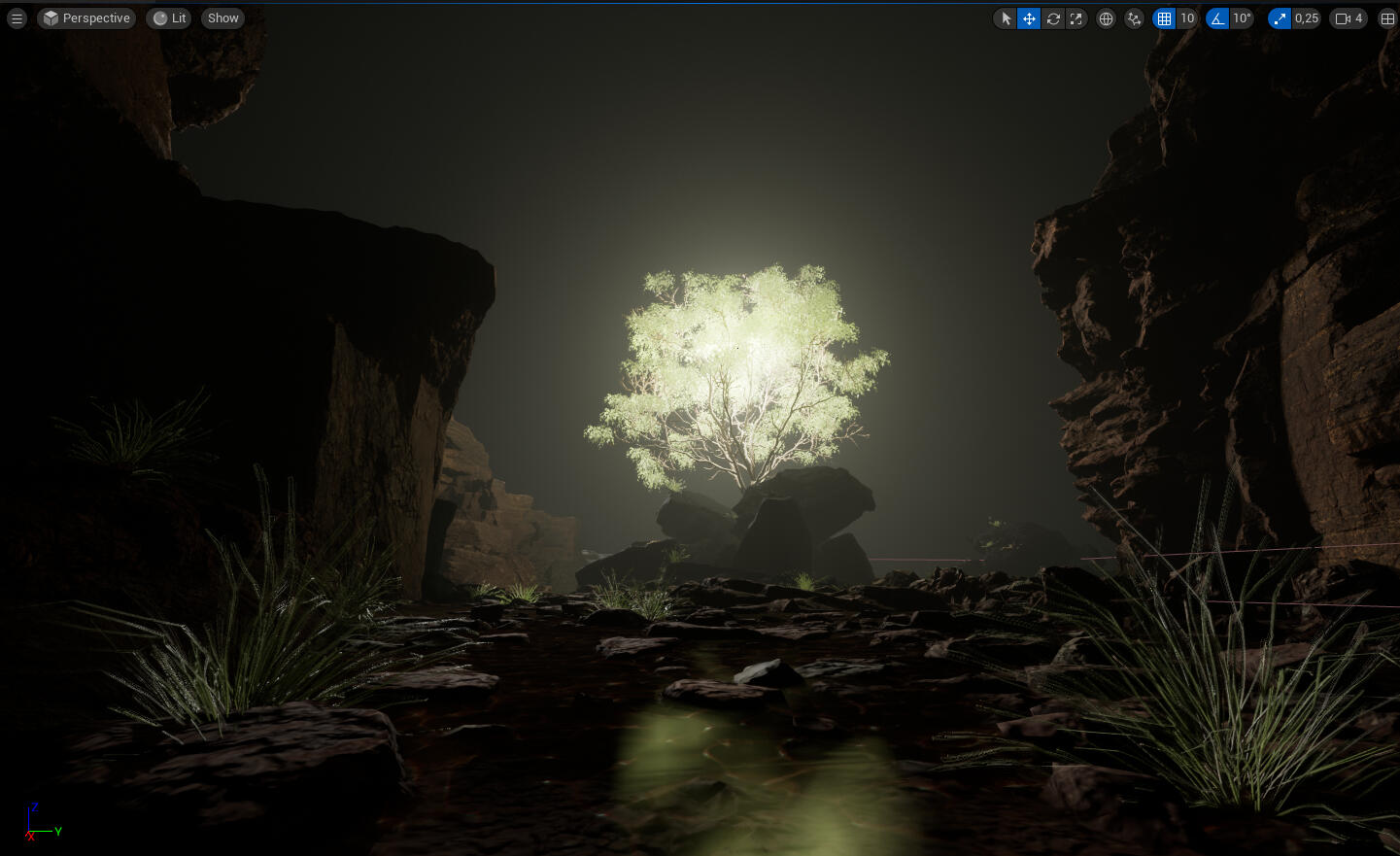Click the scale snap value 0,25
Screen dimensions: 1400x856
1306,18
